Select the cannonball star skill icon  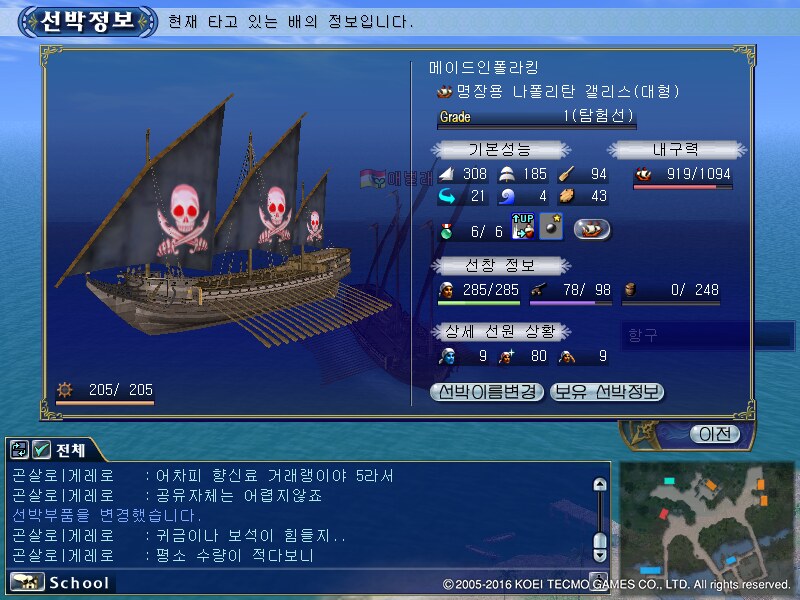coord(551,228)
